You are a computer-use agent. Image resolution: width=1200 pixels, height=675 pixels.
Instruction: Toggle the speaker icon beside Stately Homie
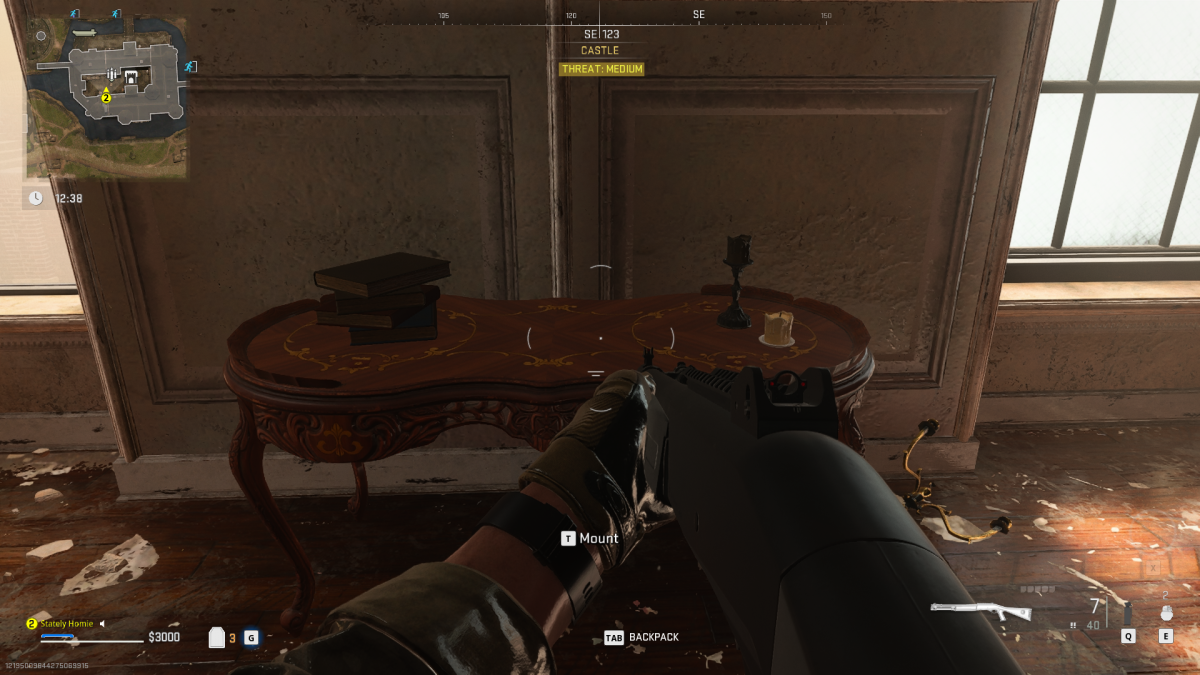tap(102, 624)
